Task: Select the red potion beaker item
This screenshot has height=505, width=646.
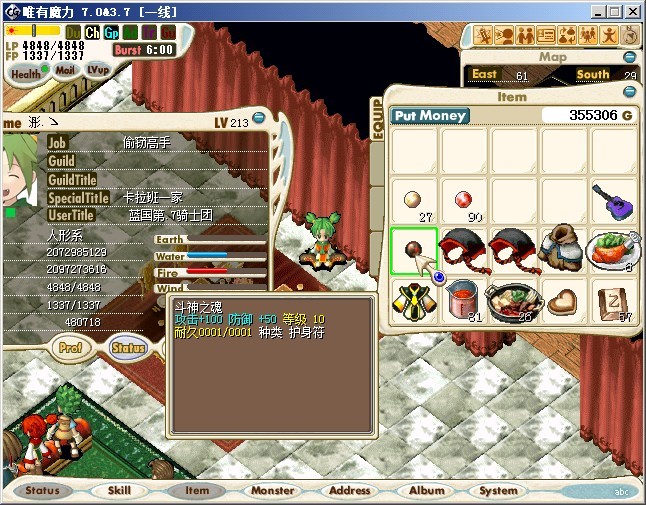Action: click(463, 300)
